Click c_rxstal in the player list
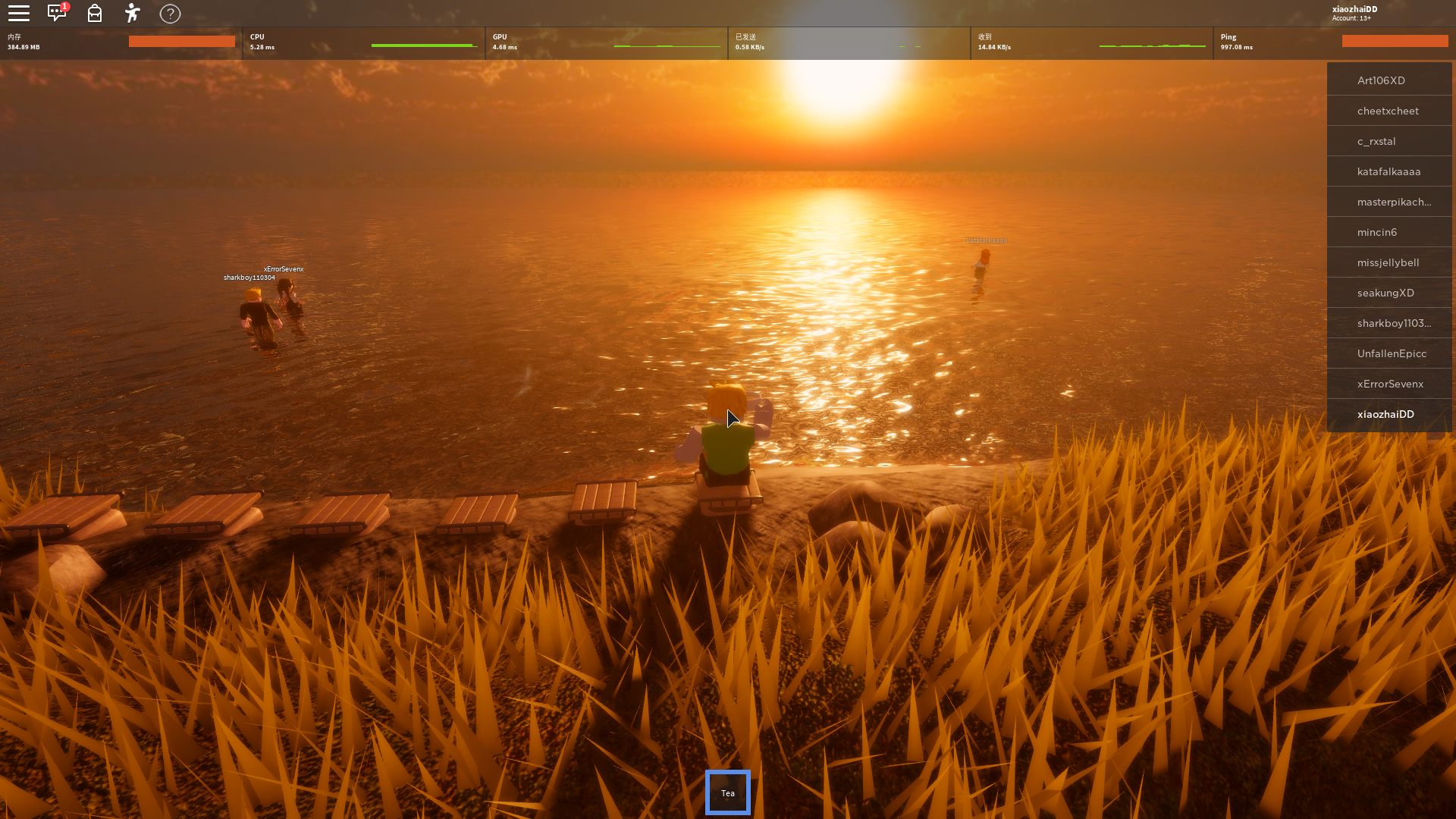The image size is (1456, 819). point(1389,141)
